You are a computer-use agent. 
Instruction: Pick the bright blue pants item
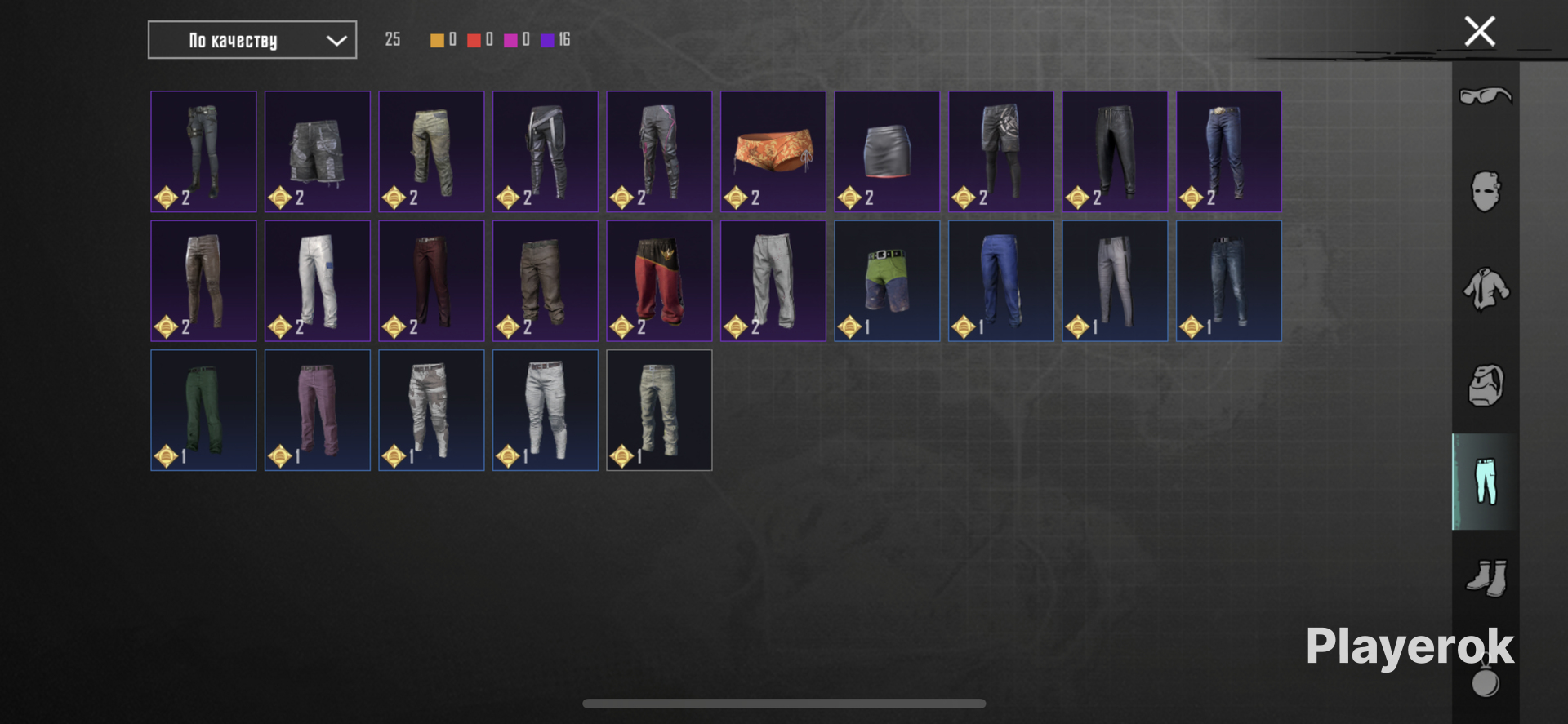[1000, 281]
